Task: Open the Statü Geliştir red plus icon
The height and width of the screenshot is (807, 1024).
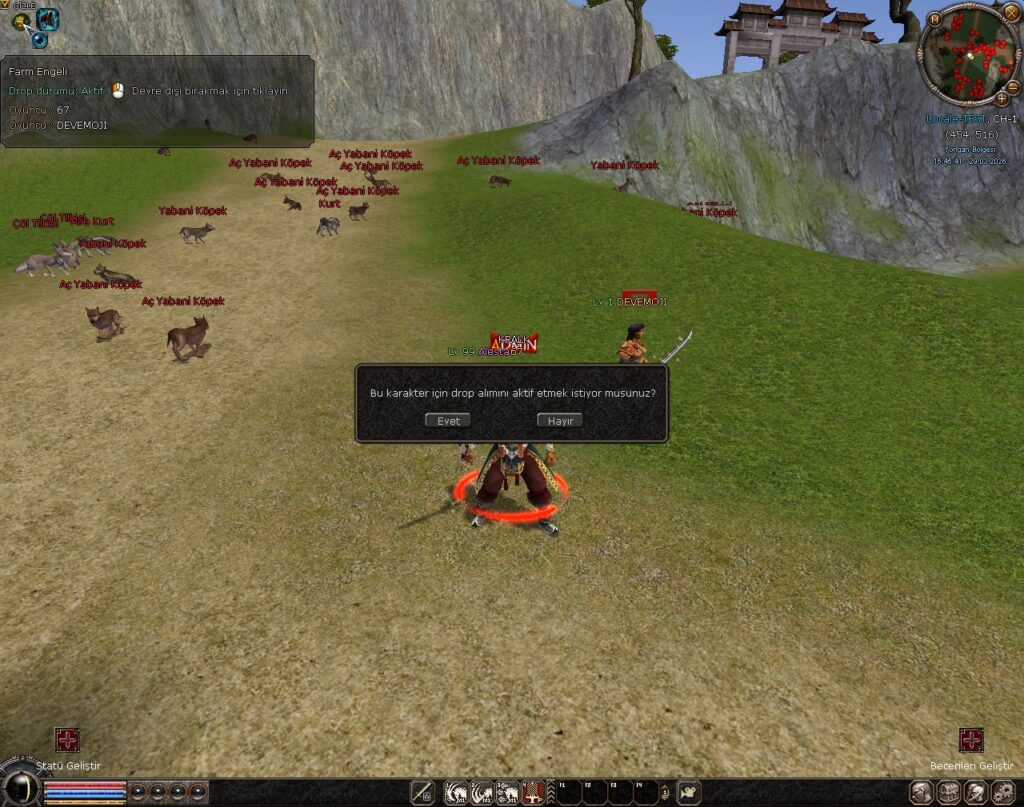Action: pyautogui.click(x=67, y=740)
